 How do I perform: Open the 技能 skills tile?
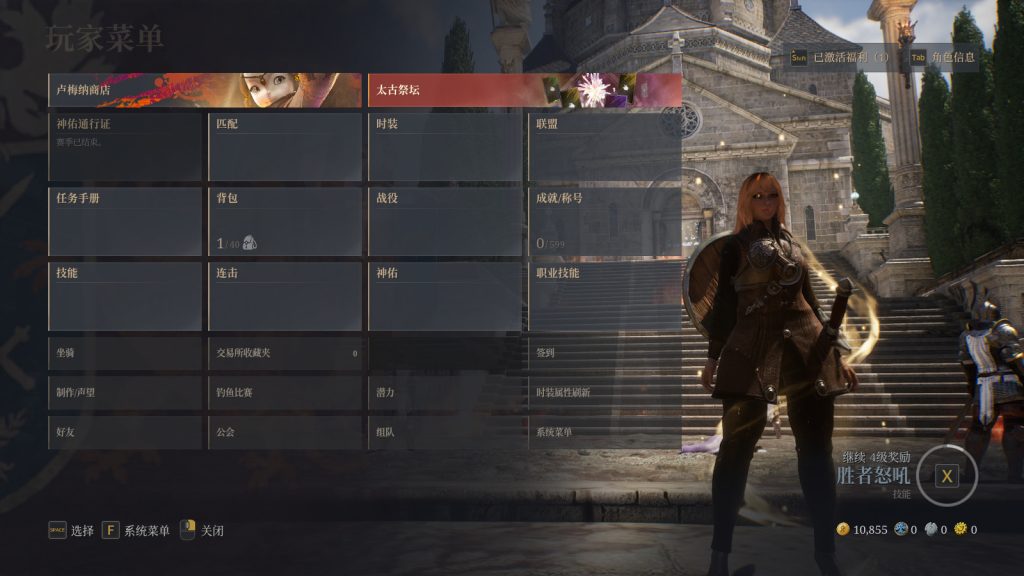click(x=125, y=295)
